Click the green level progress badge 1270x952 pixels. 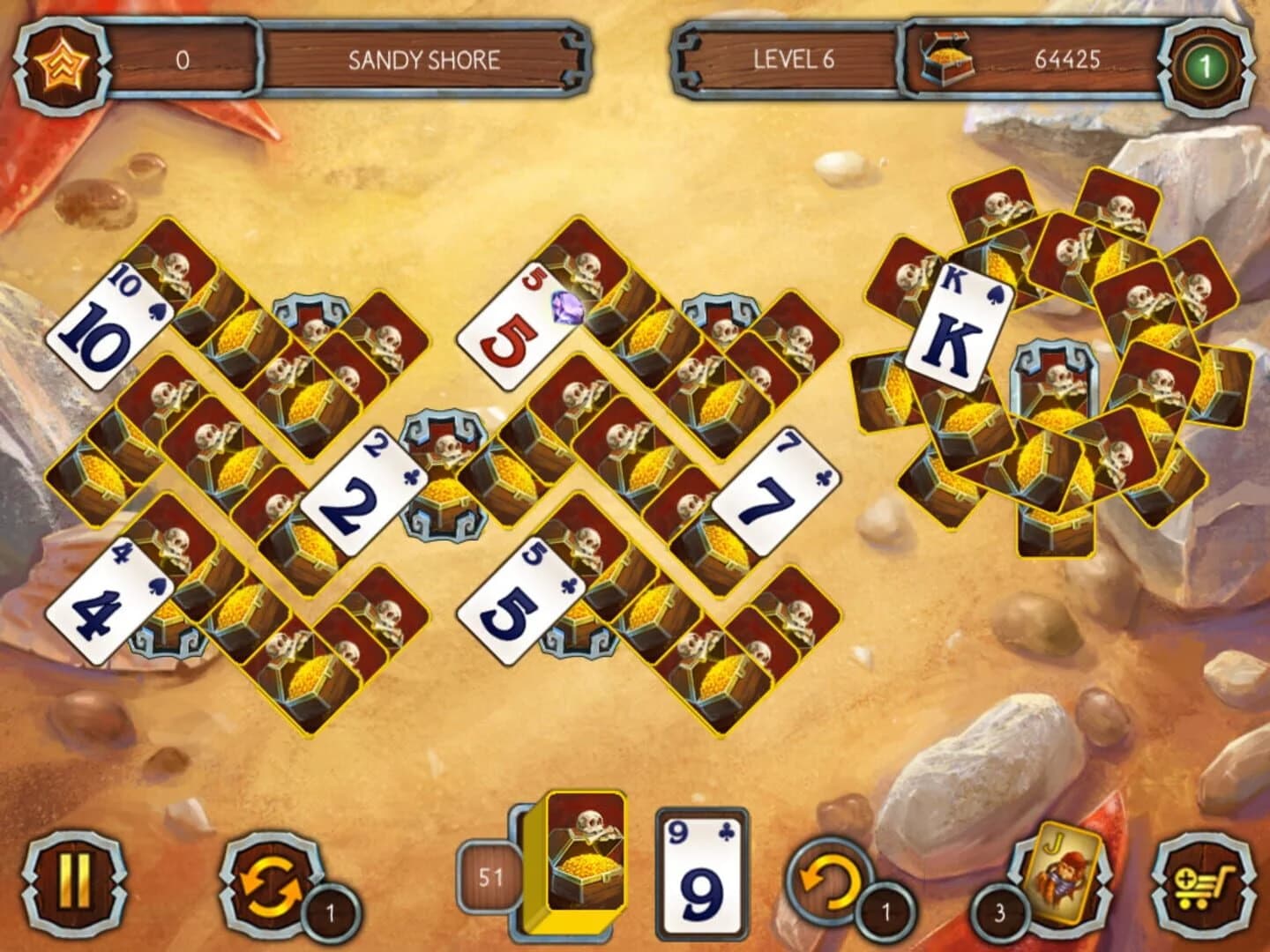tap(1211, 60)
